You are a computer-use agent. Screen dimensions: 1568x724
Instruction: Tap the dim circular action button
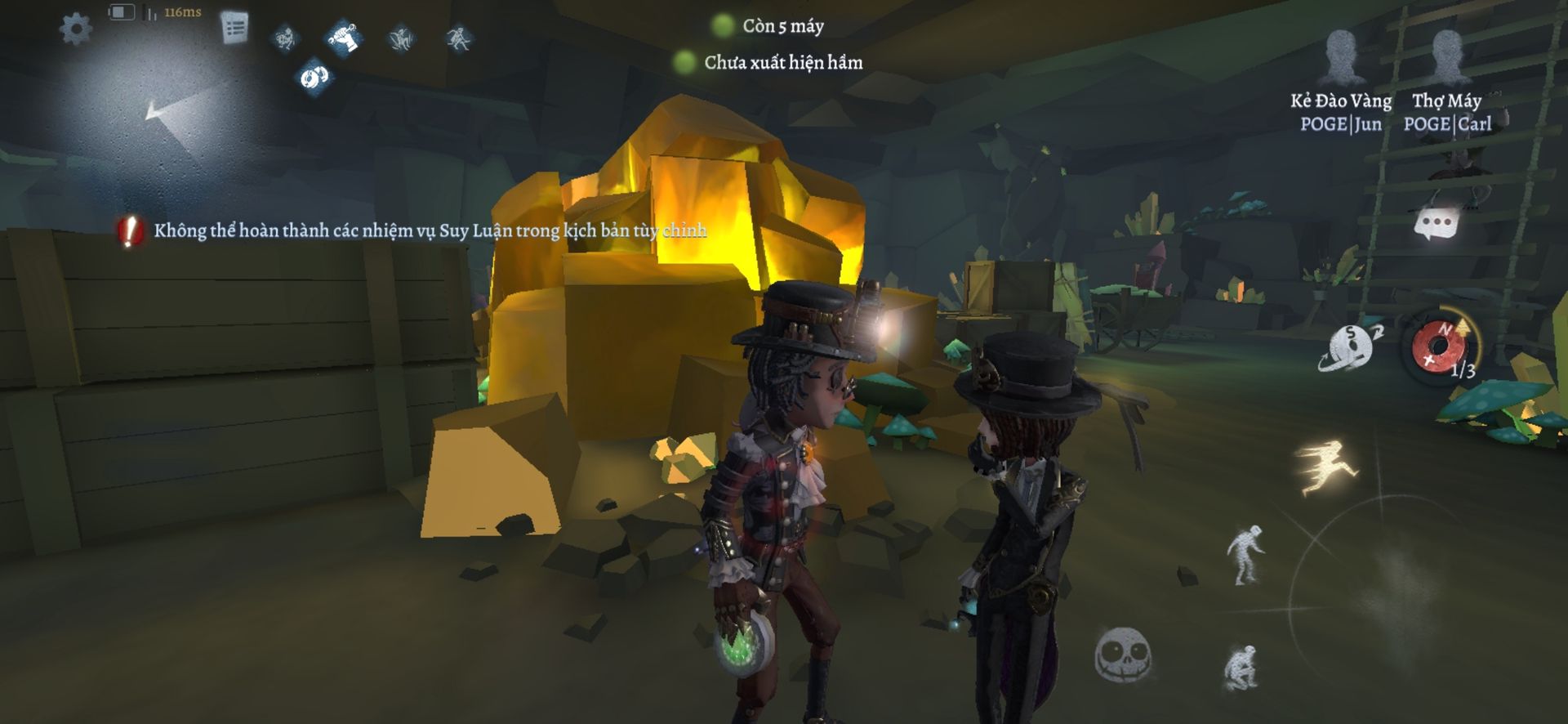pos(1388,572)
